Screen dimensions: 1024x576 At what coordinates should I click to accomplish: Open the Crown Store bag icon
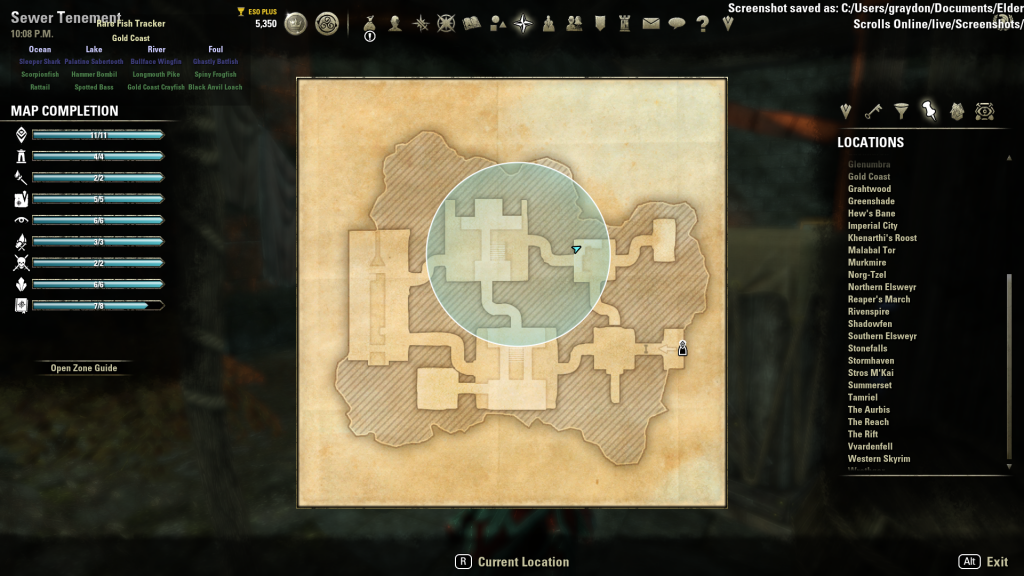[x=370, y=24]
